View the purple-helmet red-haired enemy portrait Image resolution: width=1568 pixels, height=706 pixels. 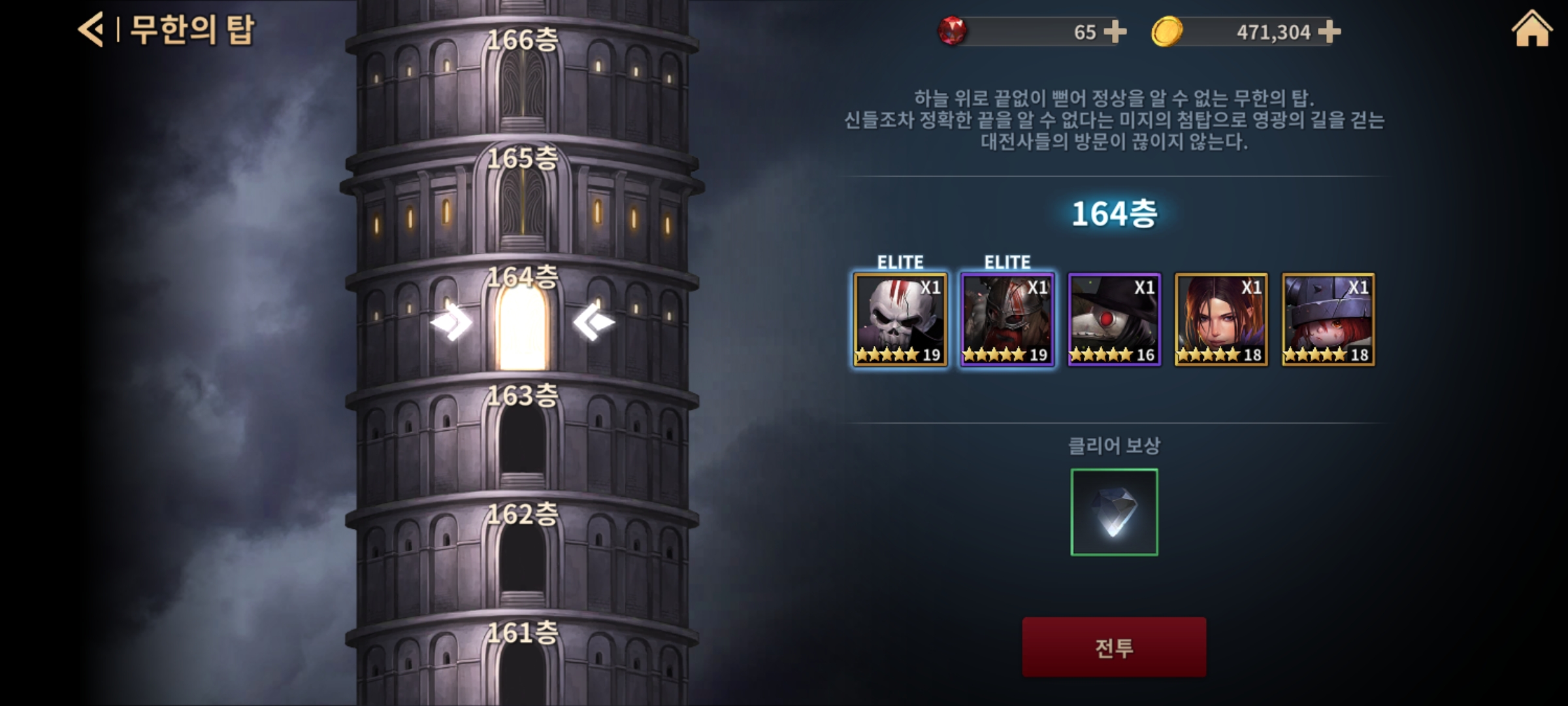(1328, 319)
